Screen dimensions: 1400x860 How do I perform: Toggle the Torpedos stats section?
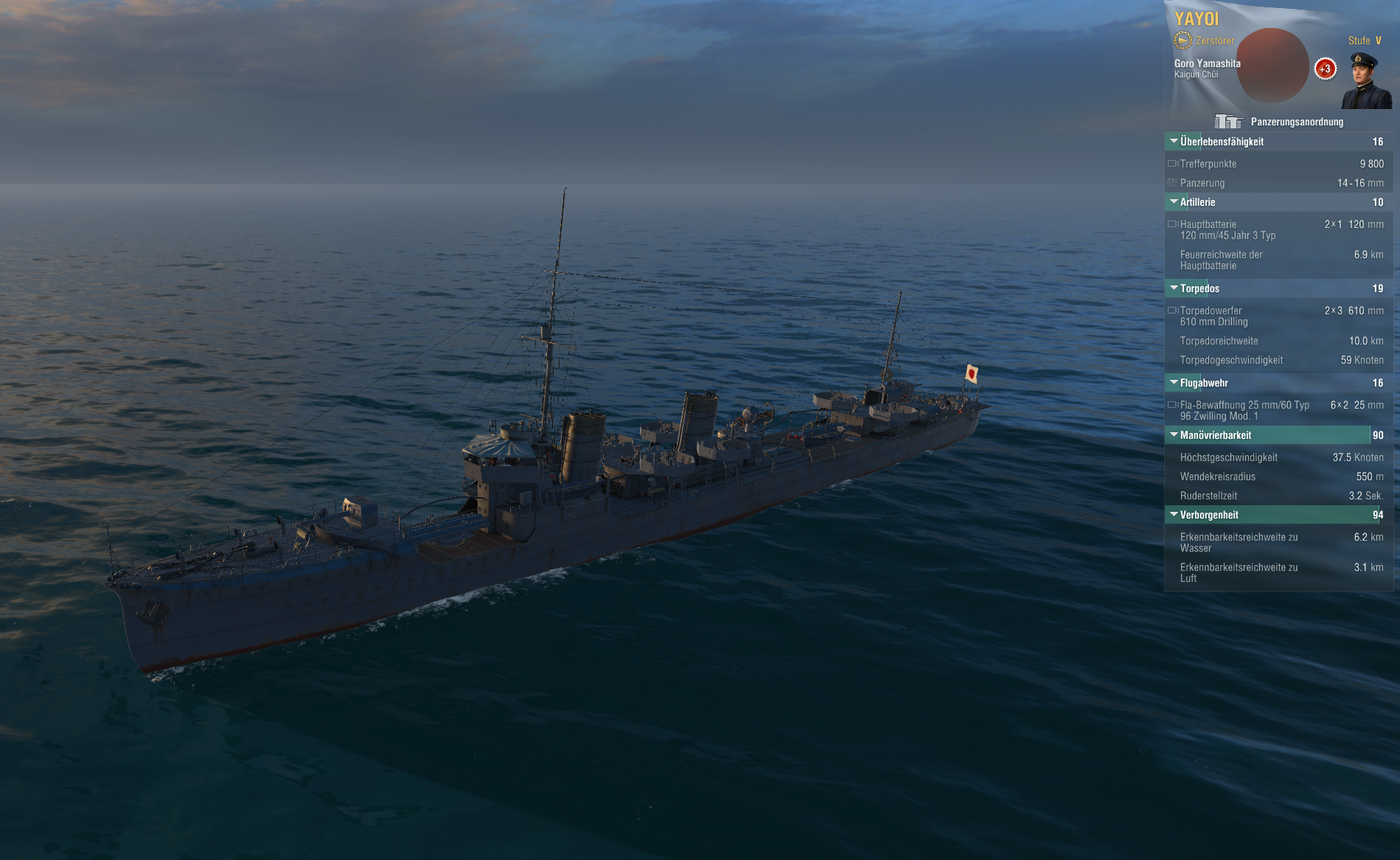(x=1199, y=288)
